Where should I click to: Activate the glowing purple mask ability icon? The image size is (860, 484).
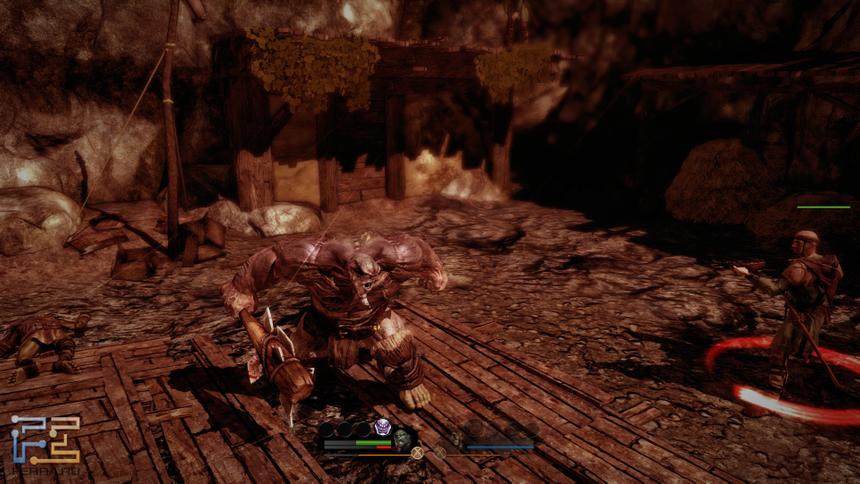click(381, 428)
